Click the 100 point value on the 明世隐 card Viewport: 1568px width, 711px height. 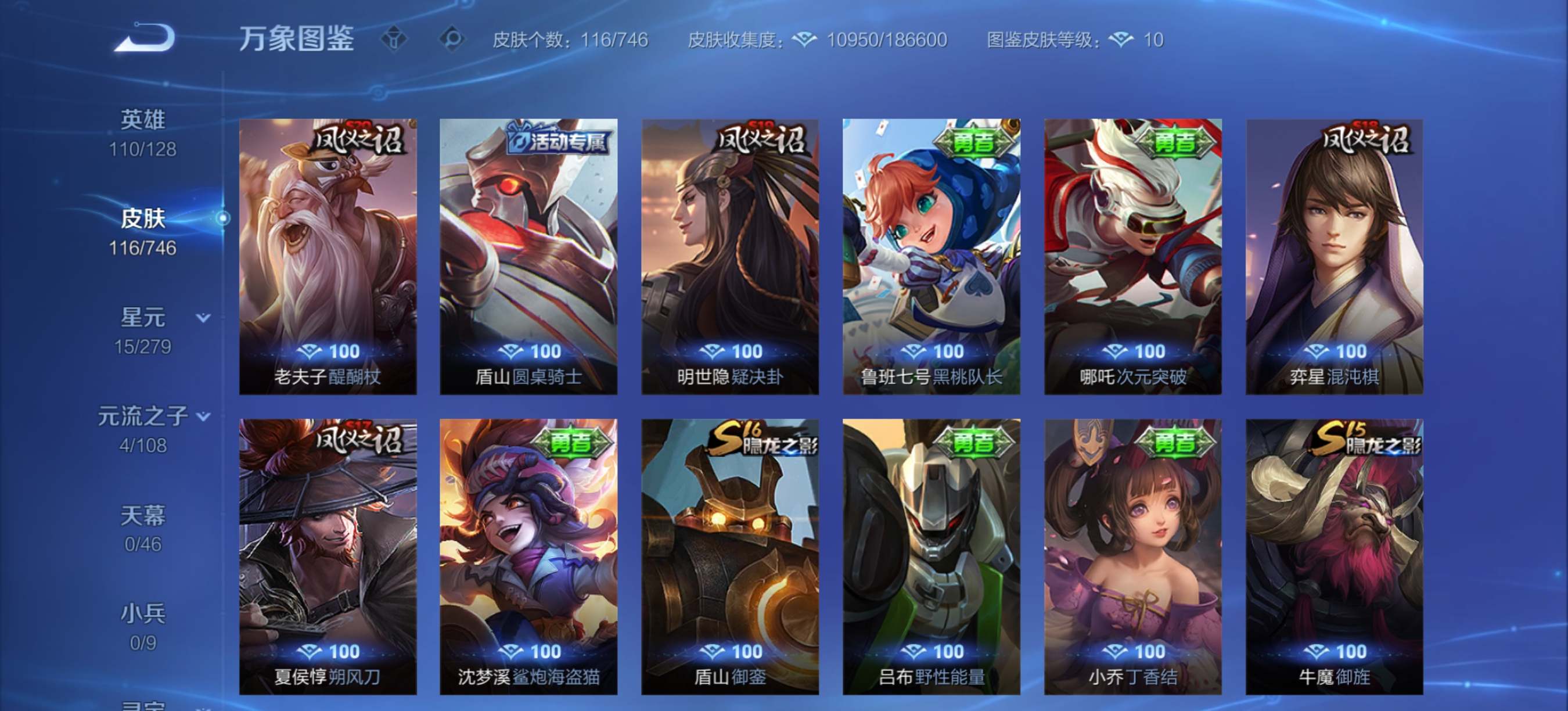[x=749, y=351]
